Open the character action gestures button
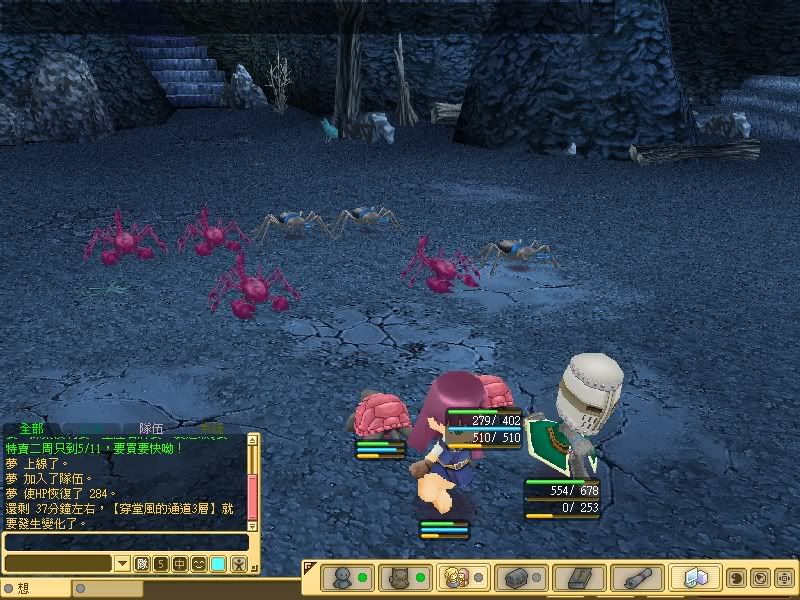 tap(239, 564)
